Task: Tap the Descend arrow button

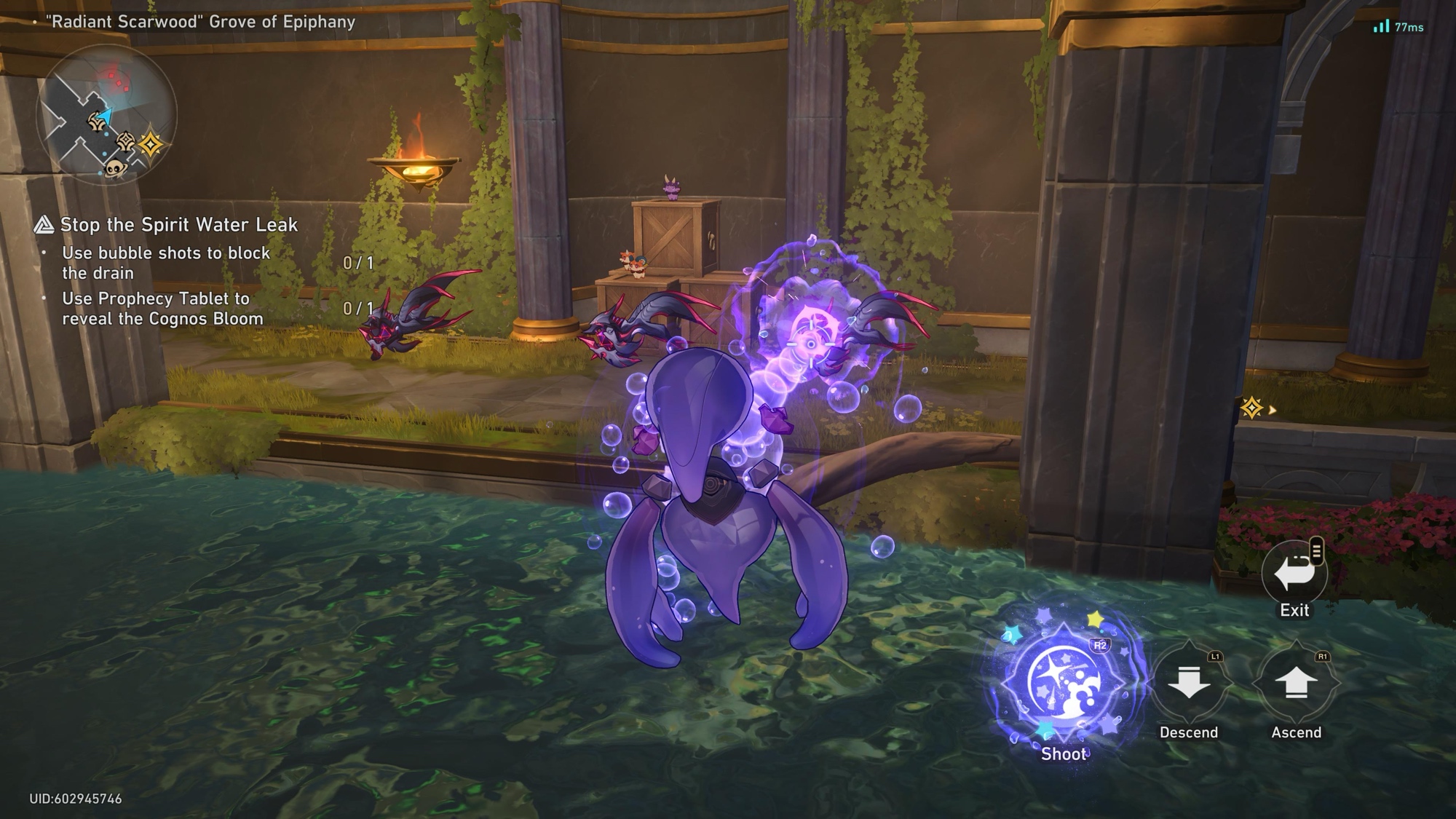Action: click(x=1189, y=684)
